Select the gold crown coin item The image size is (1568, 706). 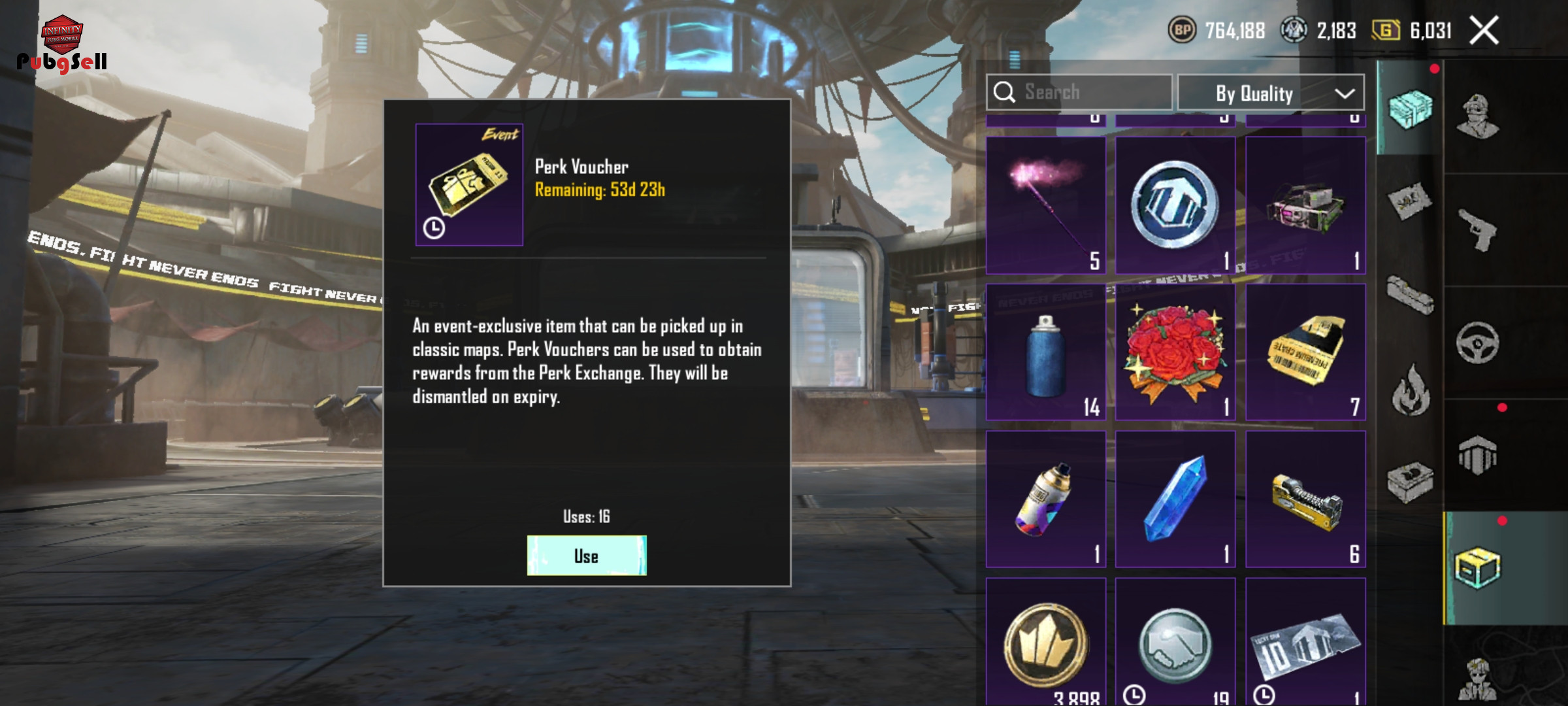click(1045, 644)
